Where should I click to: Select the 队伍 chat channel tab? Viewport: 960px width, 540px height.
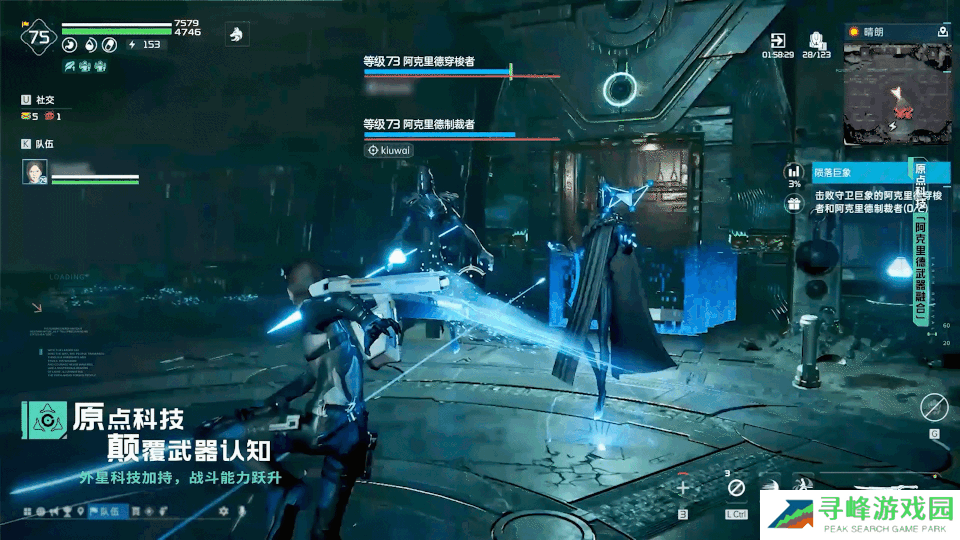[x=108, y=512]
